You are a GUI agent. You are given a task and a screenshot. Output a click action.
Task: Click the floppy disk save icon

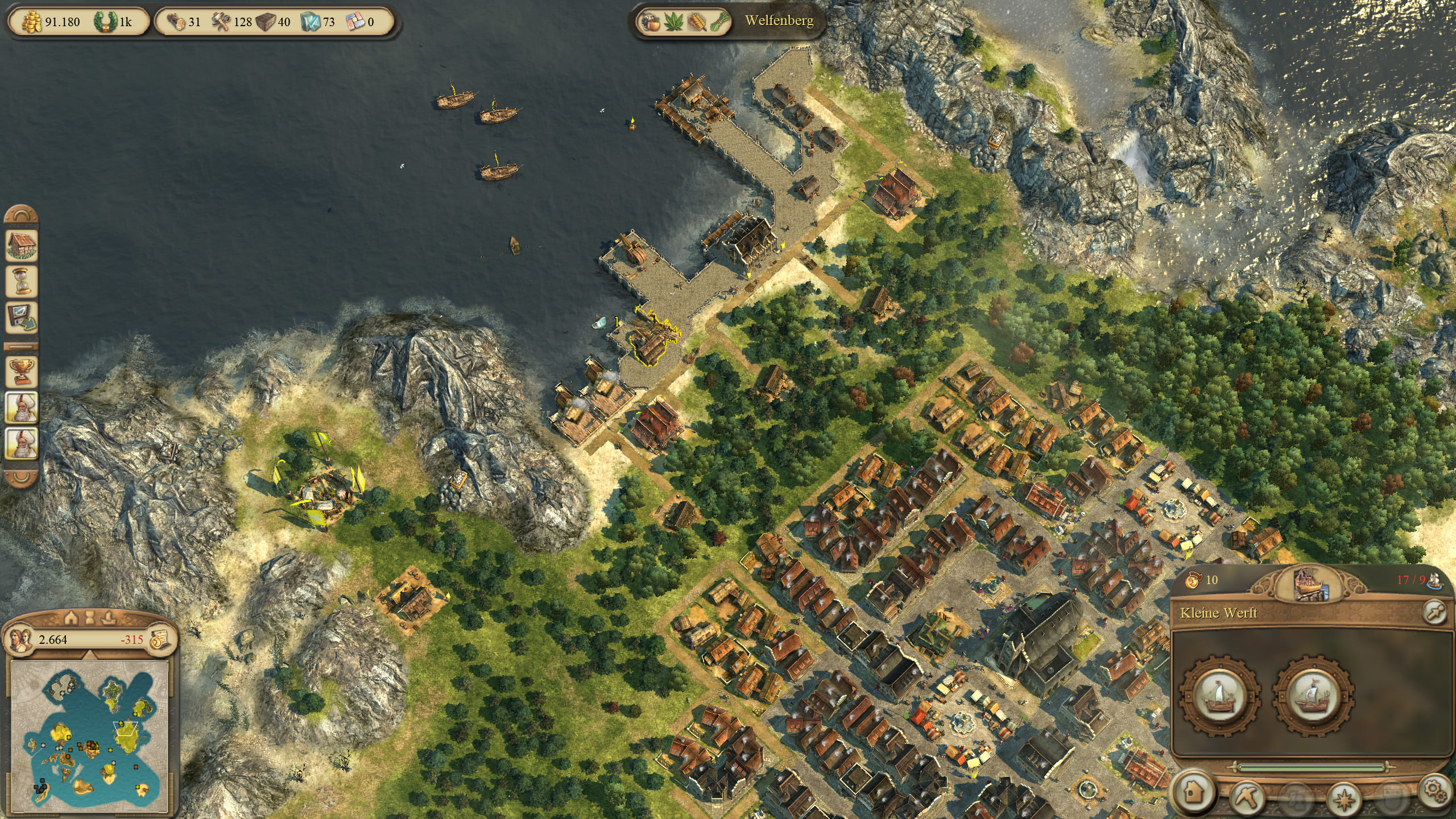tap(22, 317)
